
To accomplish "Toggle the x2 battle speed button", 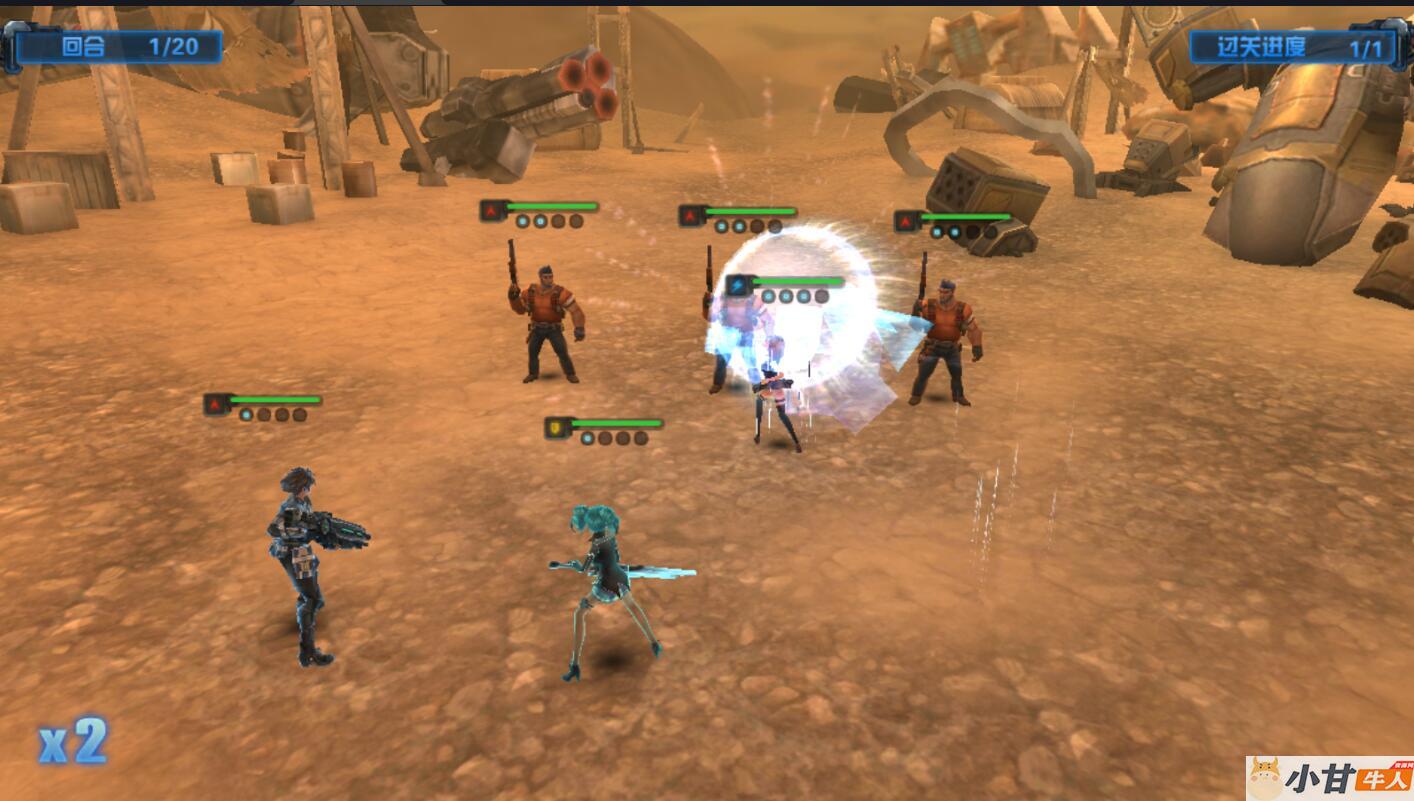I will [x=72, y=742].
